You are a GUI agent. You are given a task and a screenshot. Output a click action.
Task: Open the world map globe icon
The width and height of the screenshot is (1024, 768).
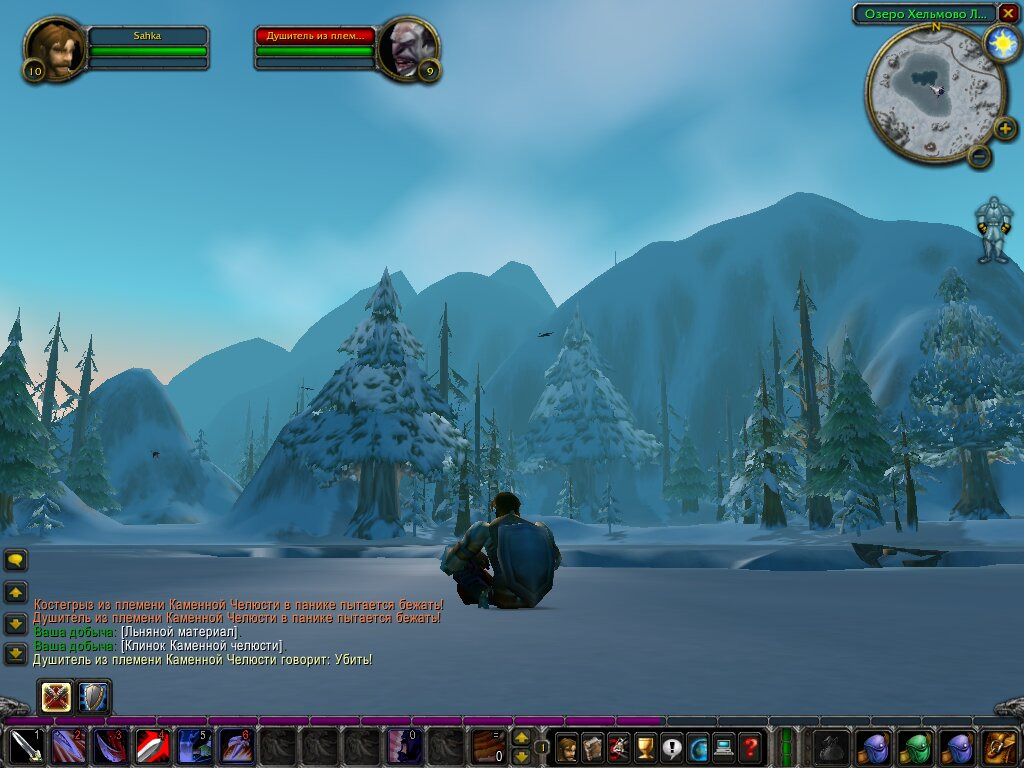pyautogui.click(x=697, y=747)
